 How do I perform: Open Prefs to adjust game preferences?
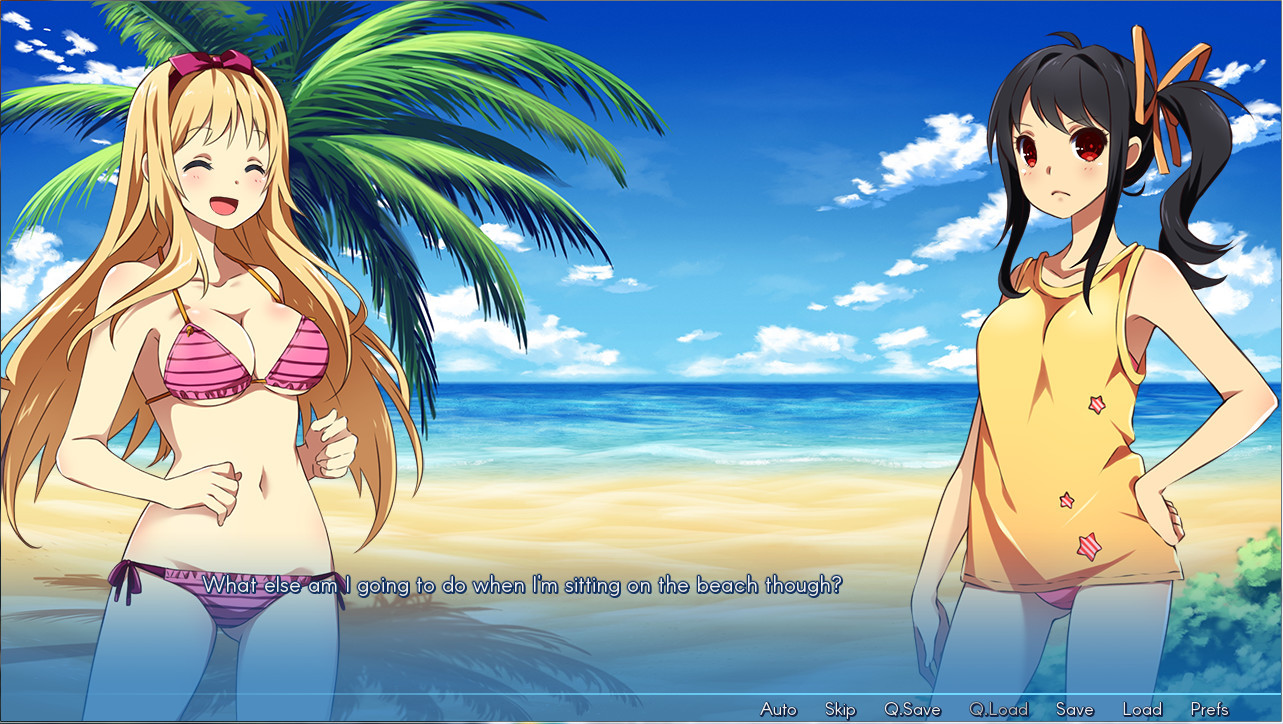click(x=1211, y=708)
